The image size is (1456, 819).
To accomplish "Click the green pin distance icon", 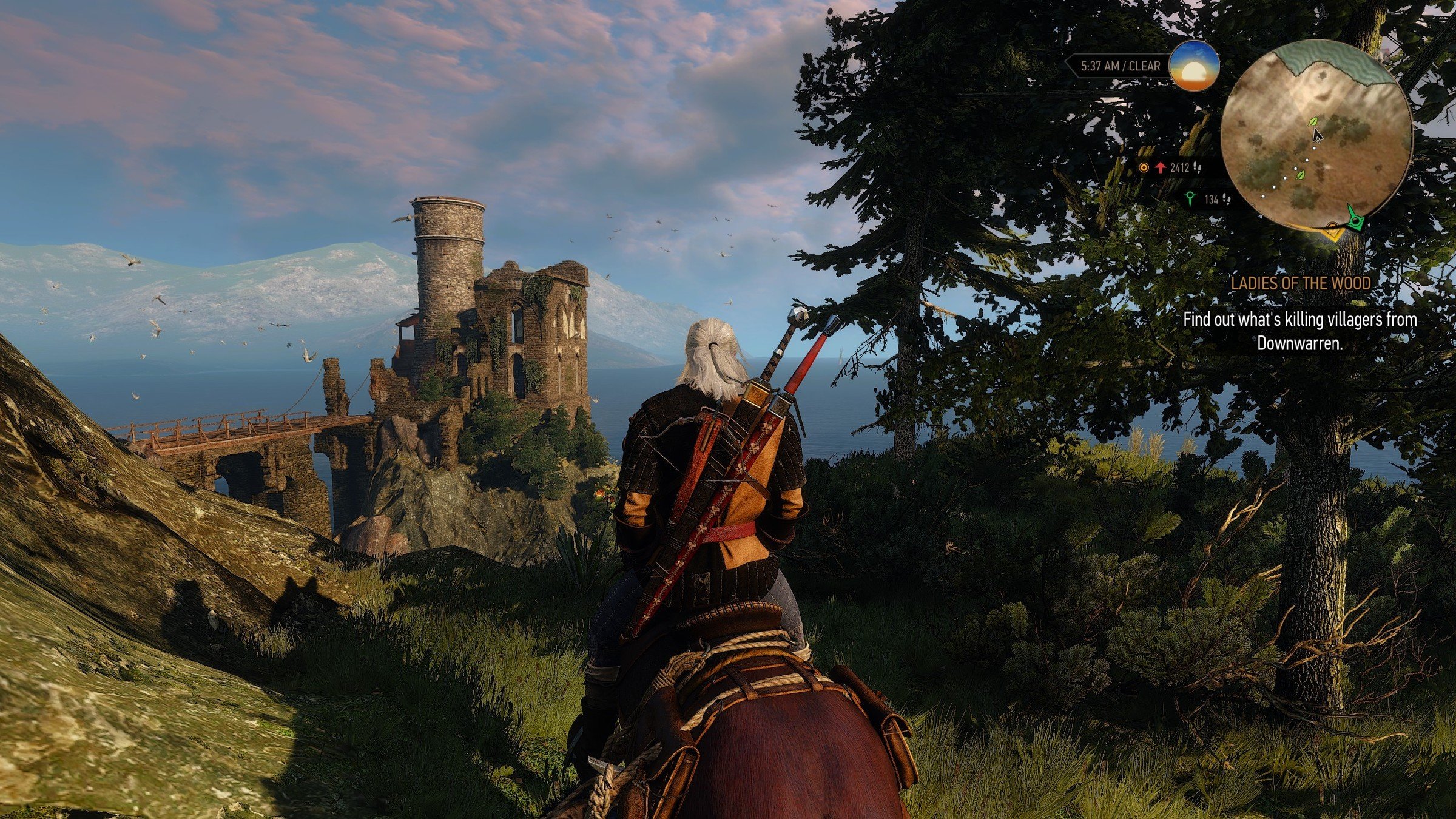I will point(1190,198).
